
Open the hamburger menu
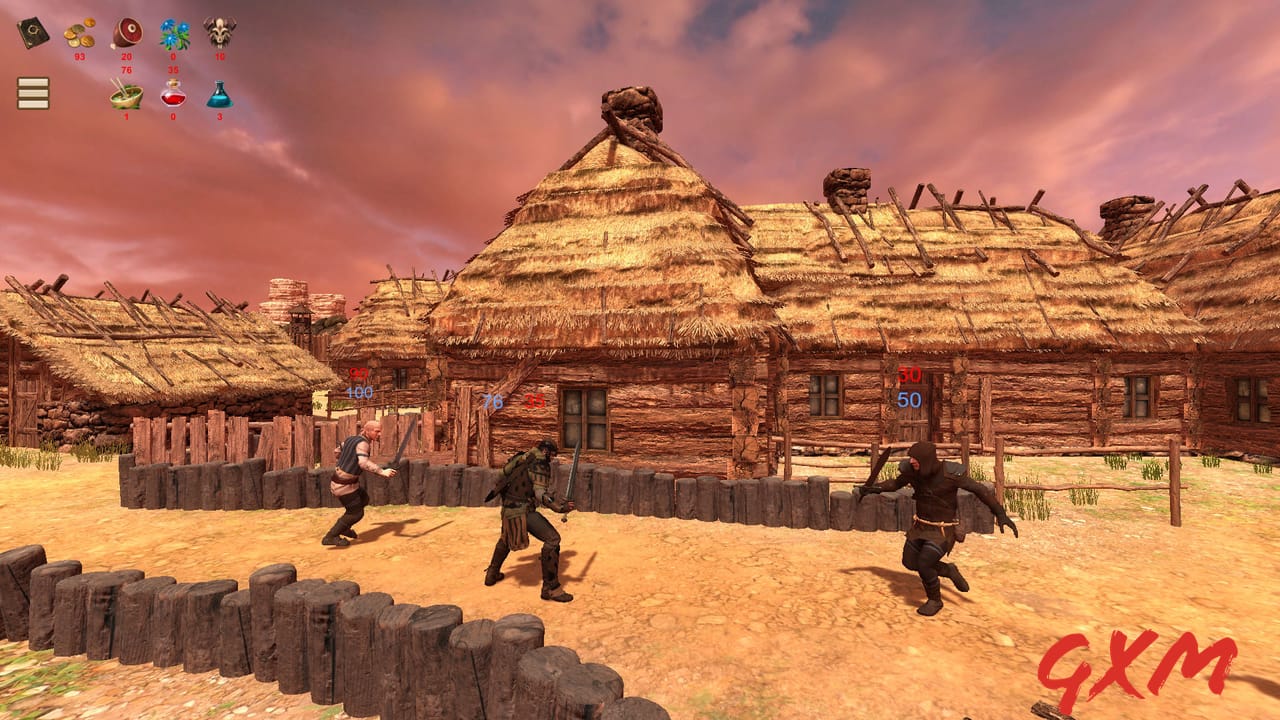tap(33, 94)
